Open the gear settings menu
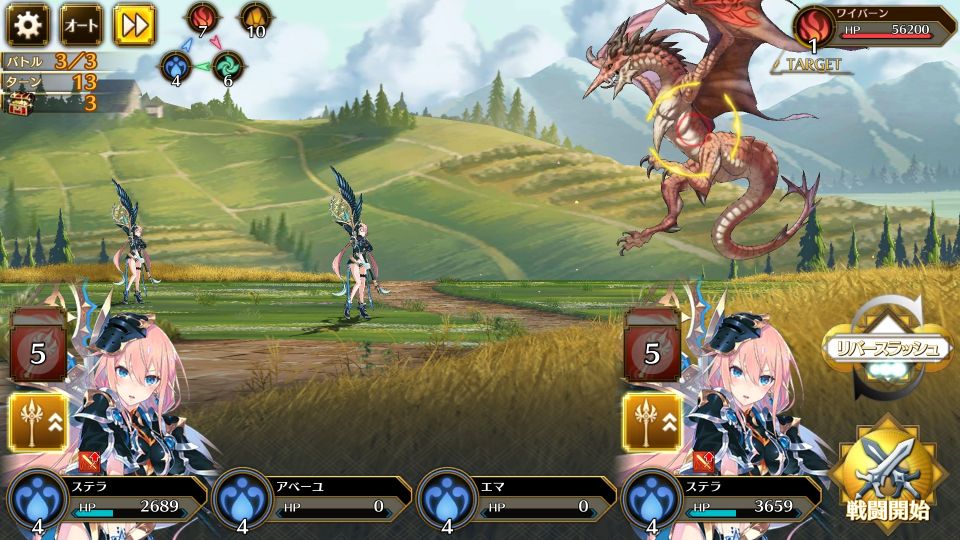 point(28,25)
